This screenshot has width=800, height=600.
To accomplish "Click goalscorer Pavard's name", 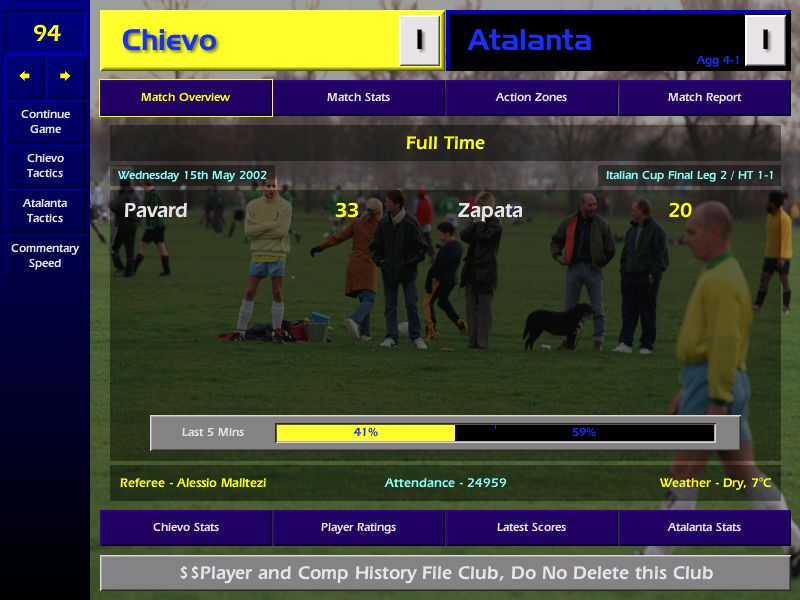I will (155, 210).
